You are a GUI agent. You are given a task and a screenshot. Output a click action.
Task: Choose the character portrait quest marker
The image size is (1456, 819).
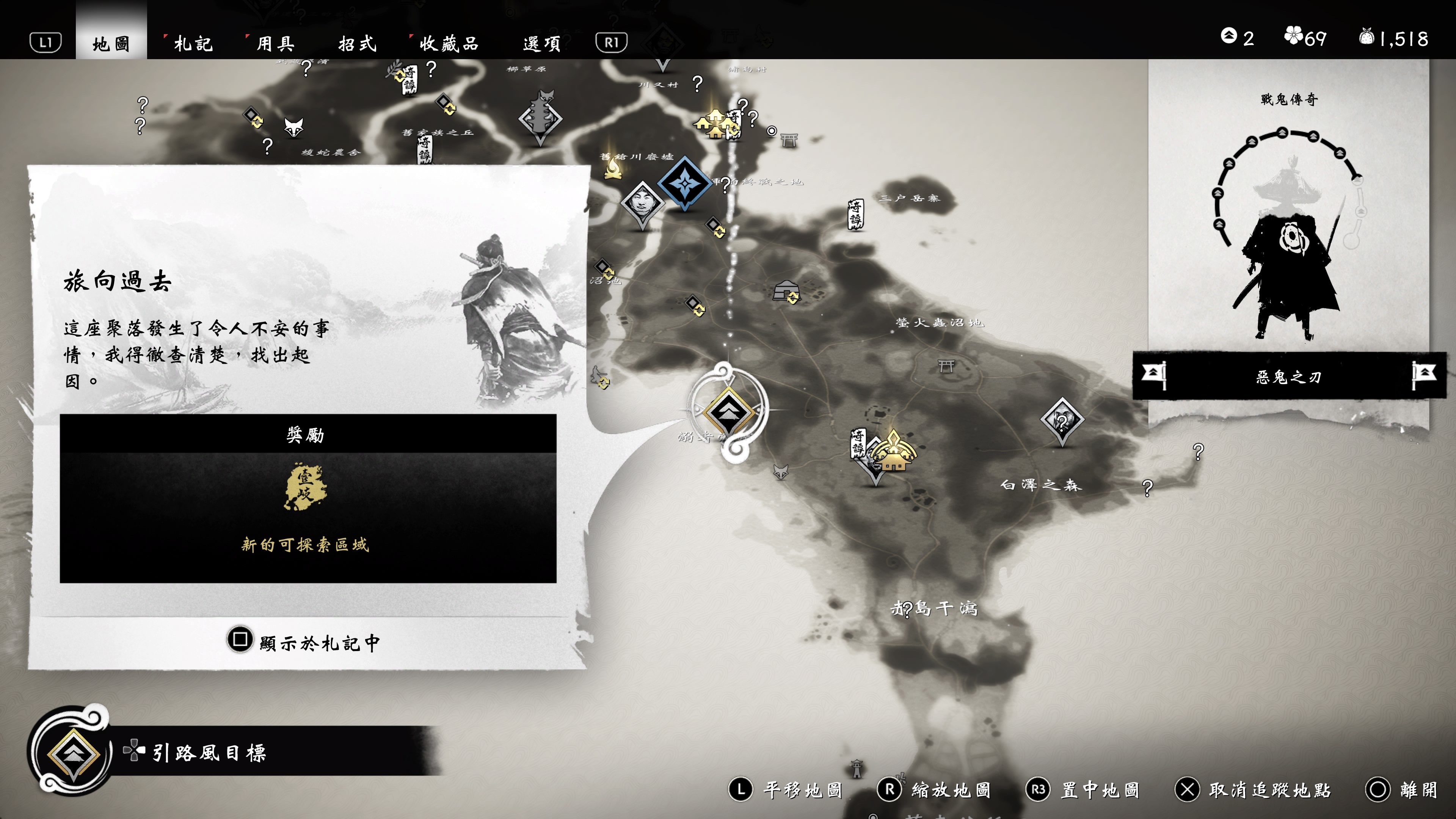tap(642, 202)
